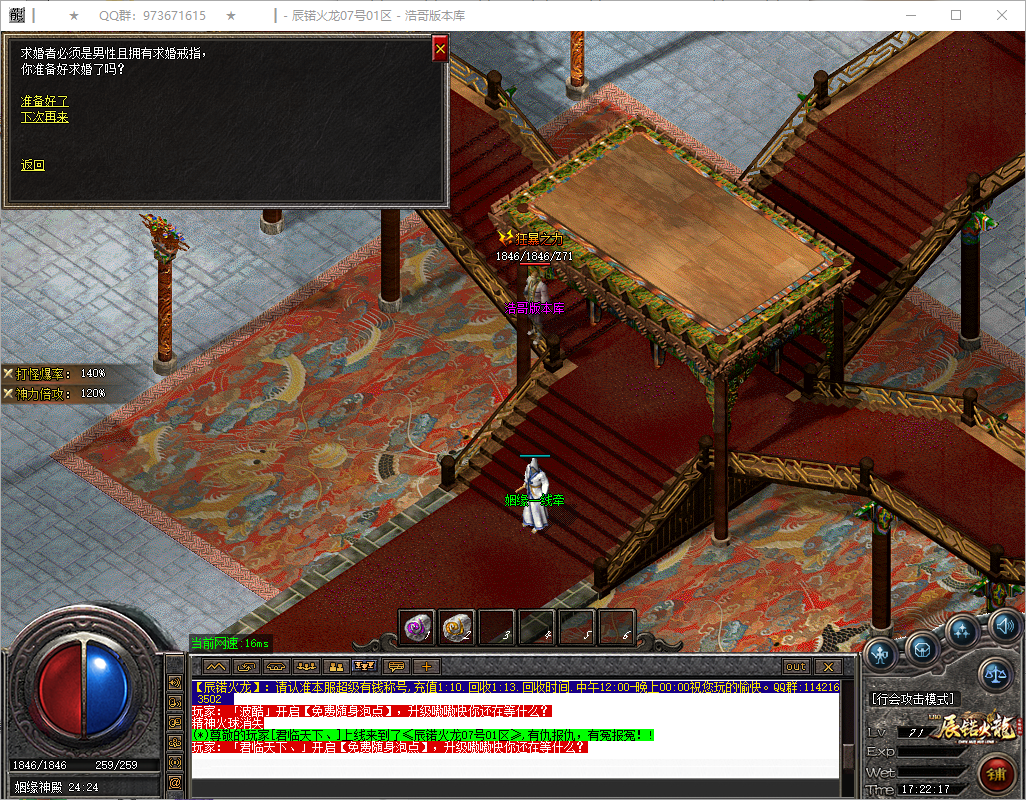The image size is (1026, 800).
Task: Open the character equipment panel icon
Action: (x=882, y=655)
